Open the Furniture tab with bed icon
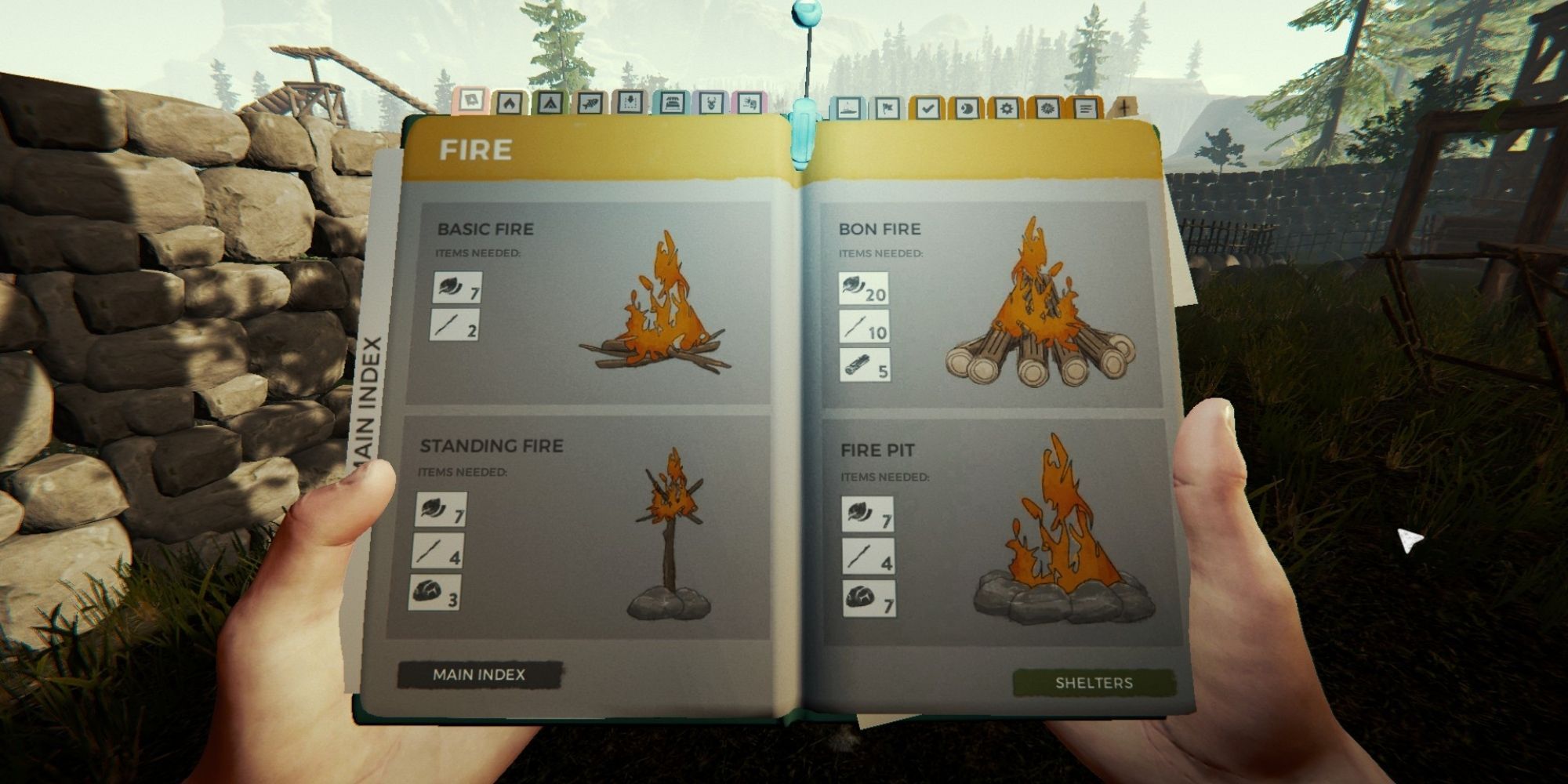The width and height of the screenshot is (1568, 784). coord(671,103)
